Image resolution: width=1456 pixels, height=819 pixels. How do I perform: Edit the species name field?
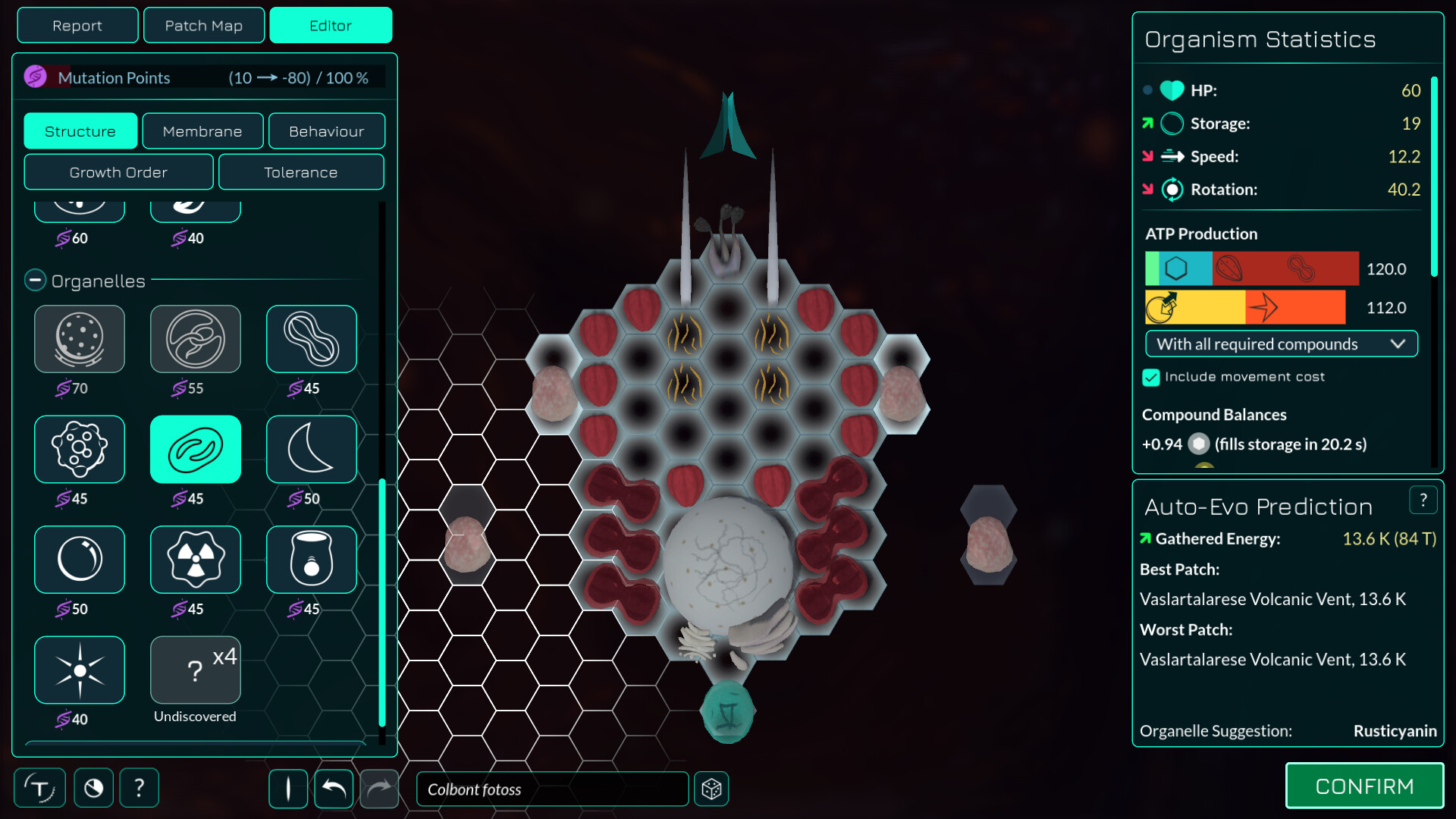[x=552, y=789]
